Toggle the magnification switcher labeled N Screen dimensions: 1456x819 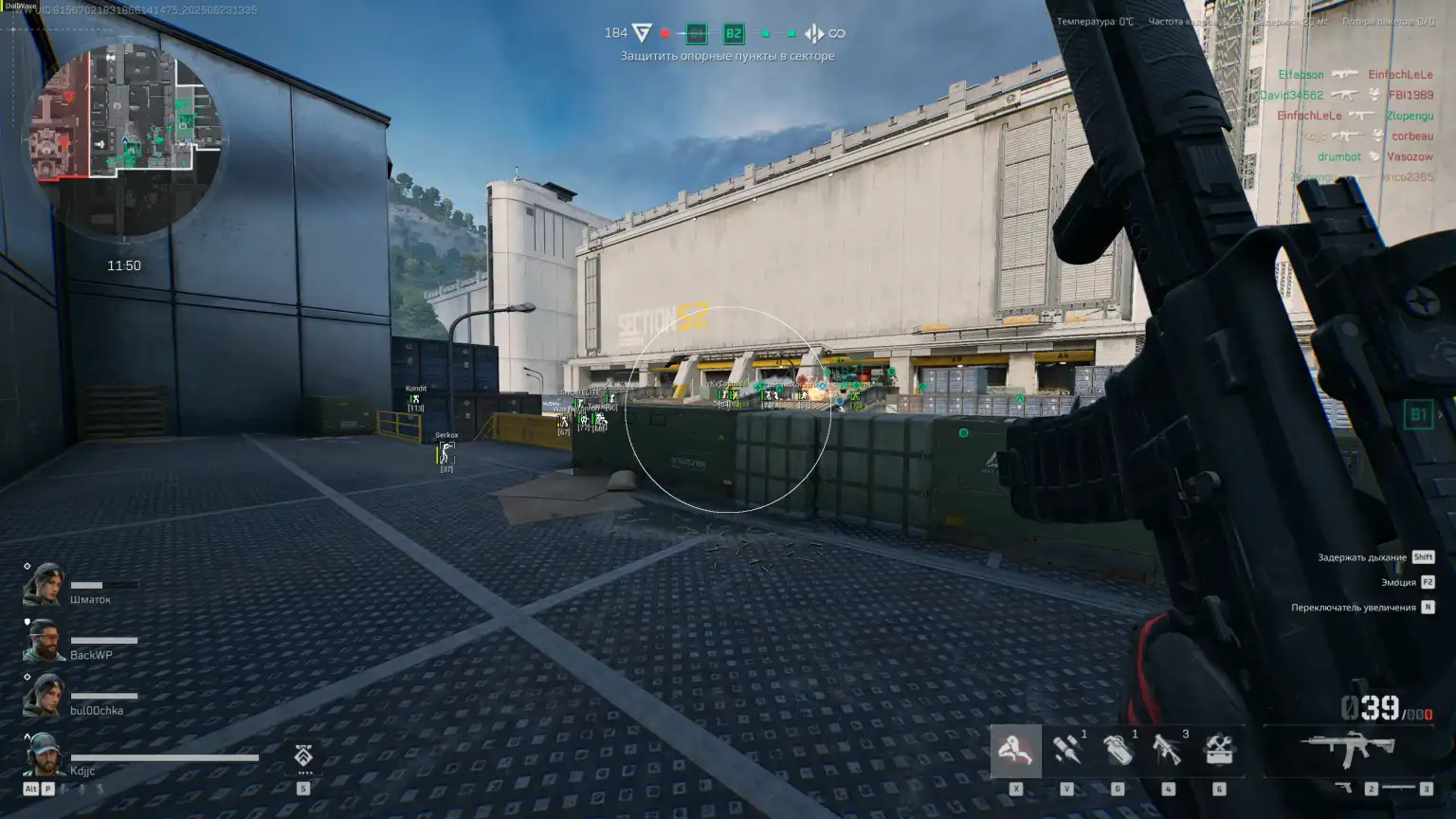1427,606
